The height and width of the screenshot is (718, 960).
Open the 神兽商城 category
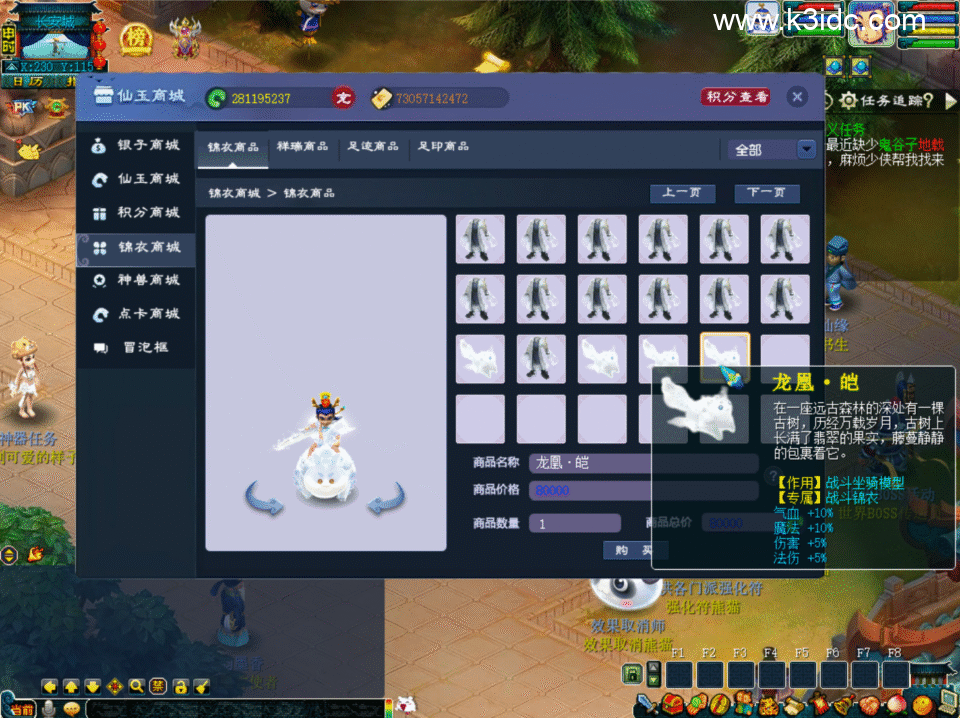pyautogui.click(x=136, y=281)
